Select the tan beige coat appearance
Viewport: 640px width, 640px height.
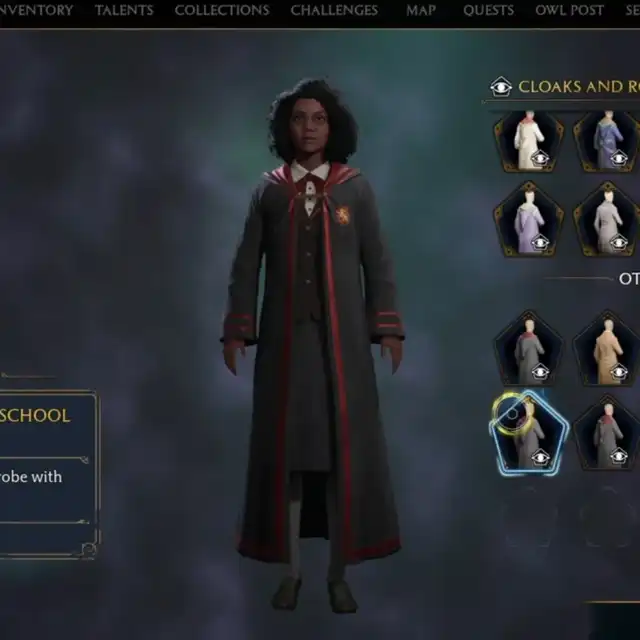(607, 348)
